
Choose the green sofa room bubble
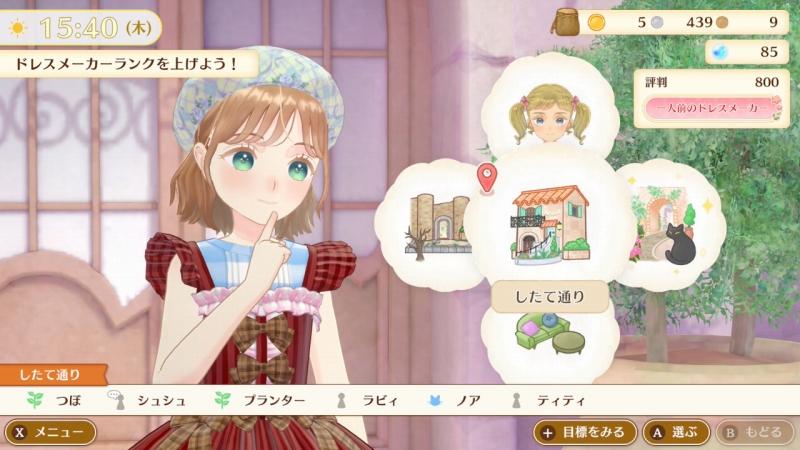pos(548,335)
